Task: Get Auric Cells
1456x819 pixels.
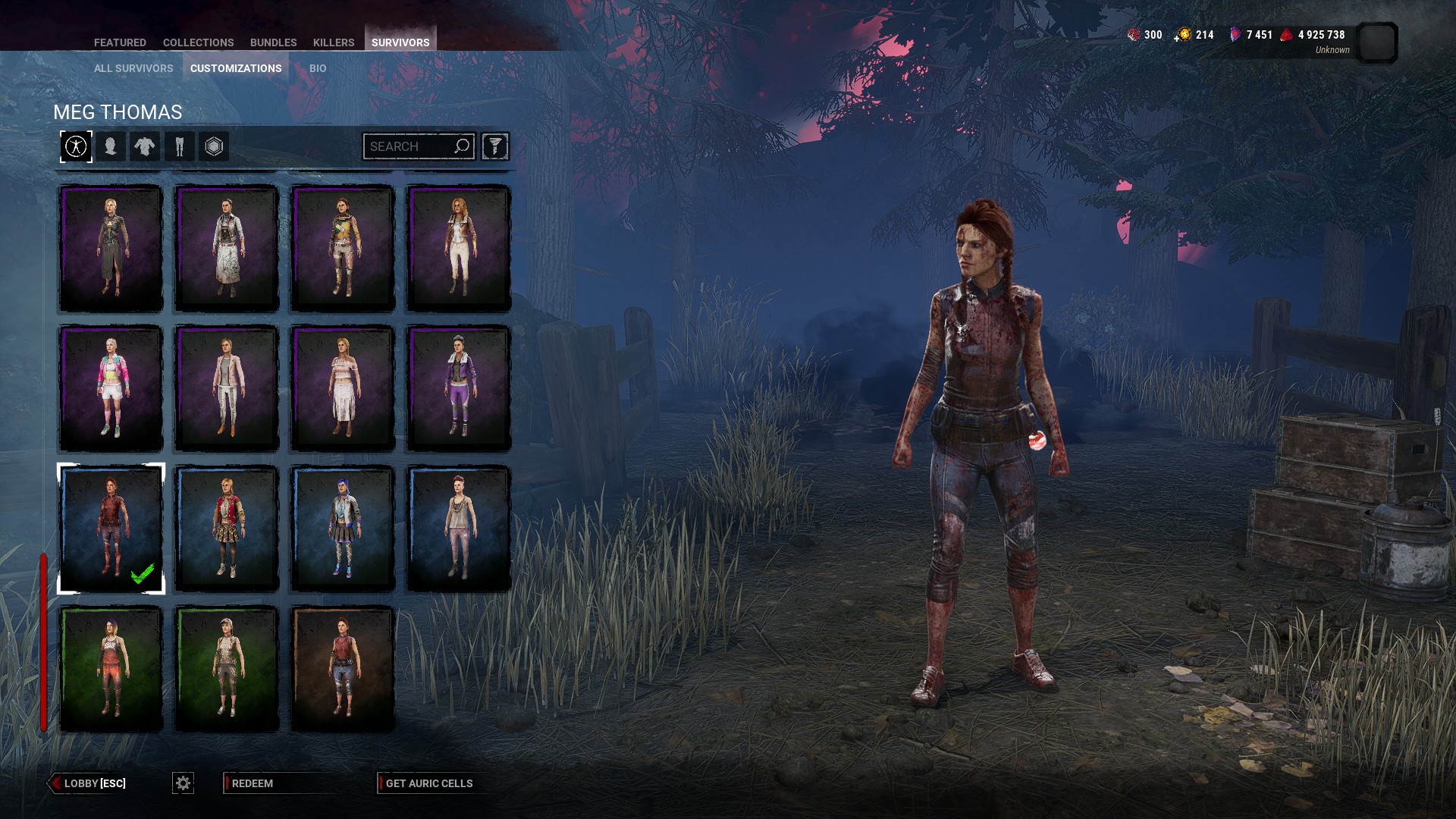Action: pyautogui.click(x=428, y=783)
